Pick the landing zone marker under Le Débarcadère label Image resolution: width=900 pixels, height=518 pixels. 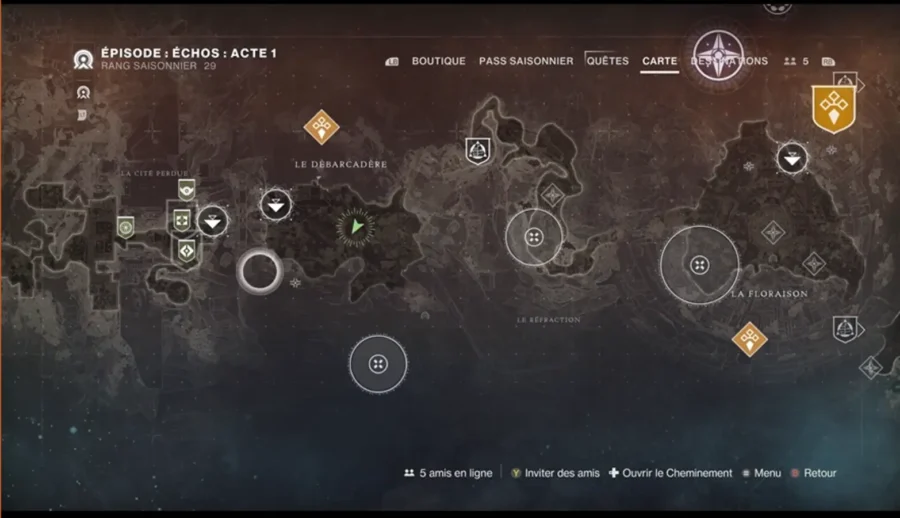tap(276, 205)
